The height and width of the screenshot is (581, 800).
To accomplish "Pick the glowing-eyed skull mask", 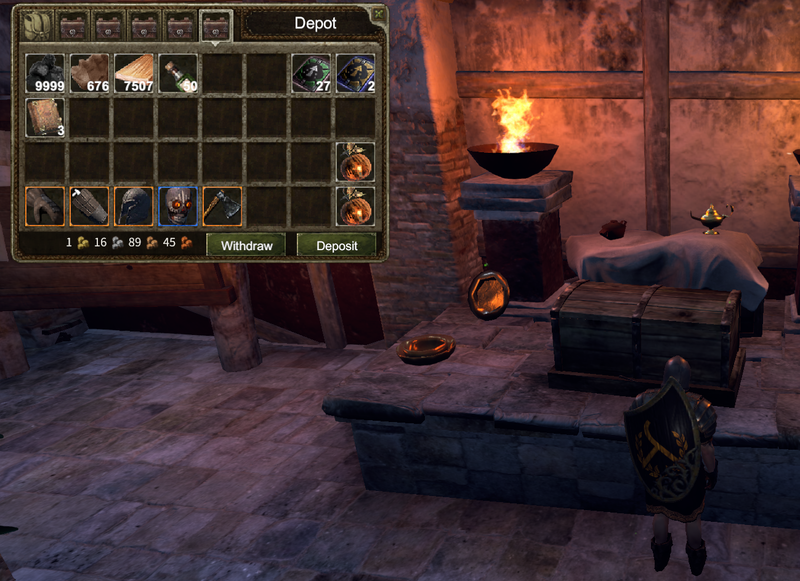I will click(178, 206).
